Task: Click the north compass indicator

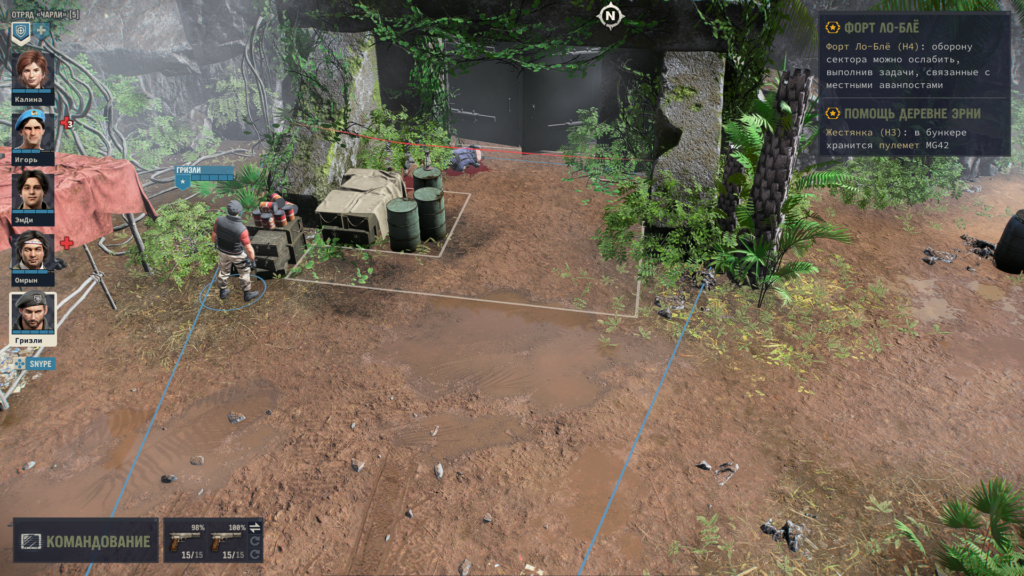Action: tap(610, 16)
